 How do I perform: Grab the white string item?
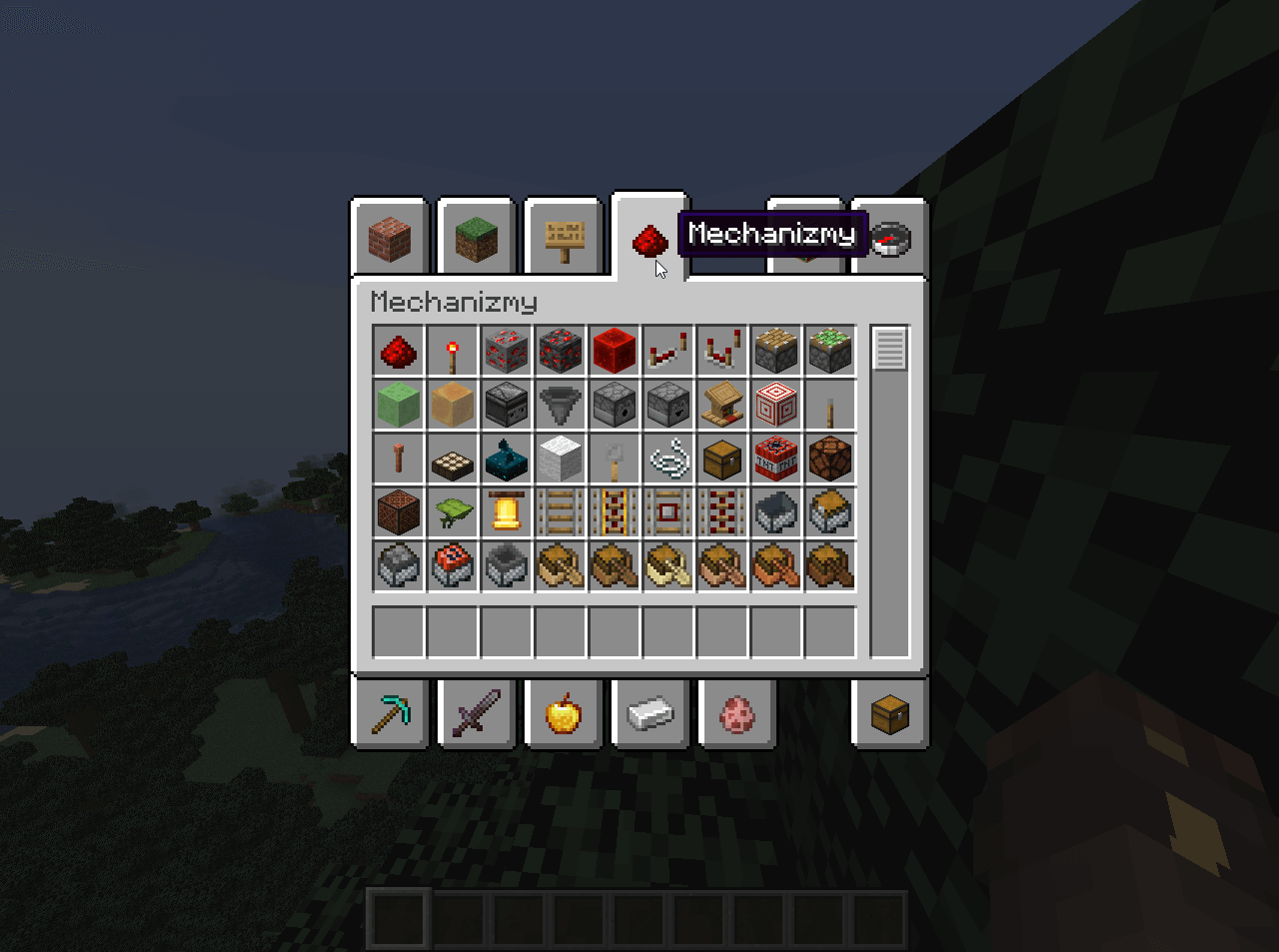coord(668,460)
